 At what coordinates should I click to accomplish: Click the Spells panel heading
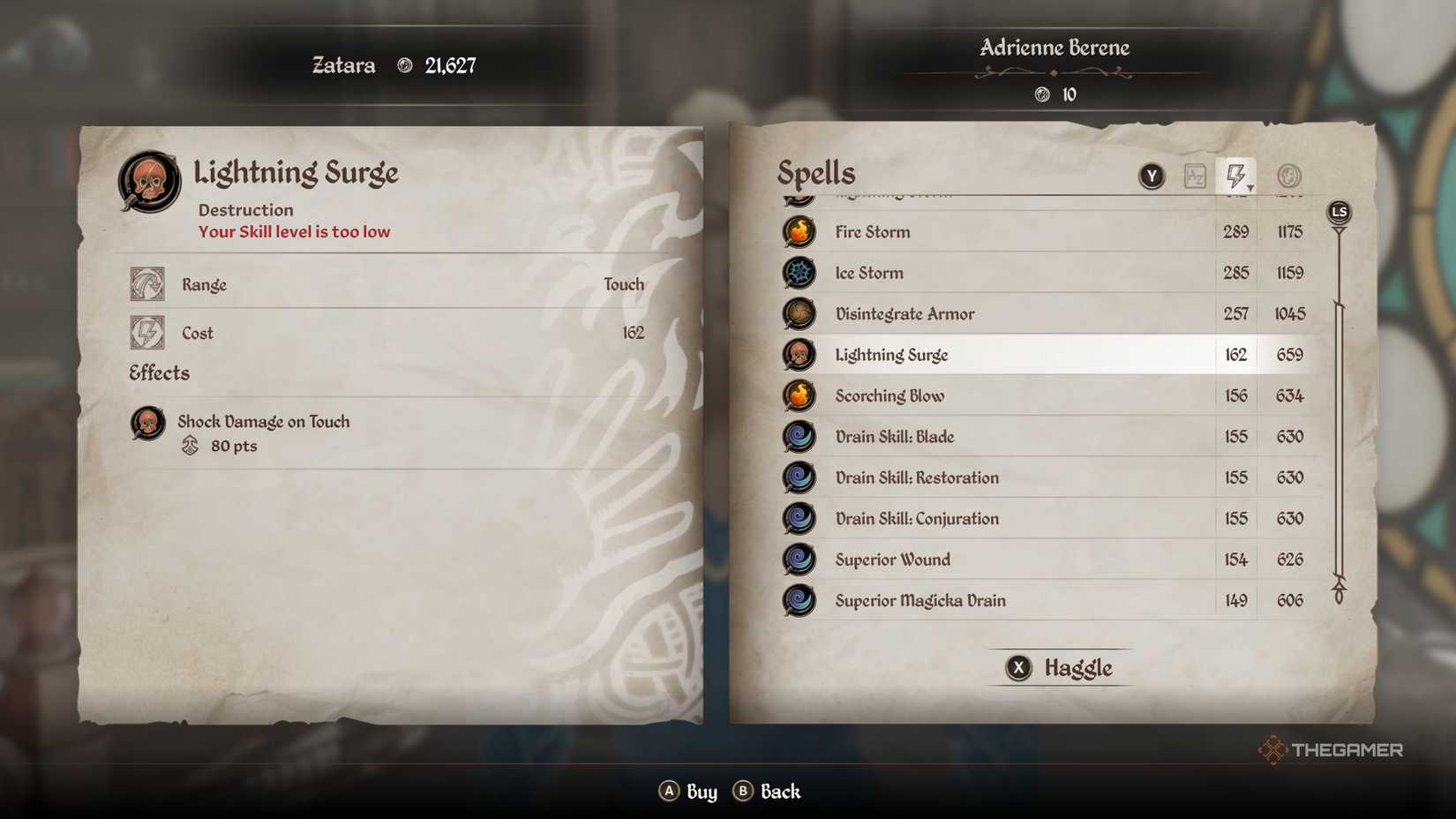(815, 172)
